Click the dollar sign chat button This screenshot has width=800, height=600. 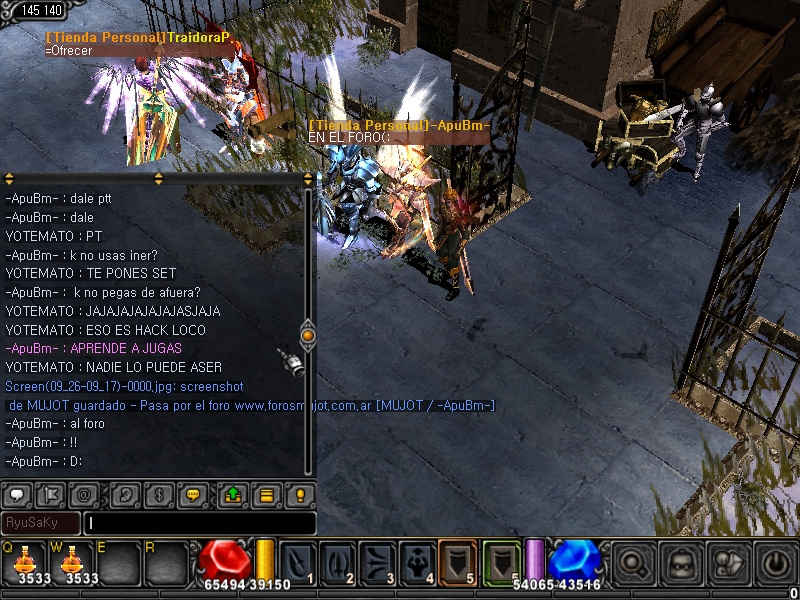(158, 494)
